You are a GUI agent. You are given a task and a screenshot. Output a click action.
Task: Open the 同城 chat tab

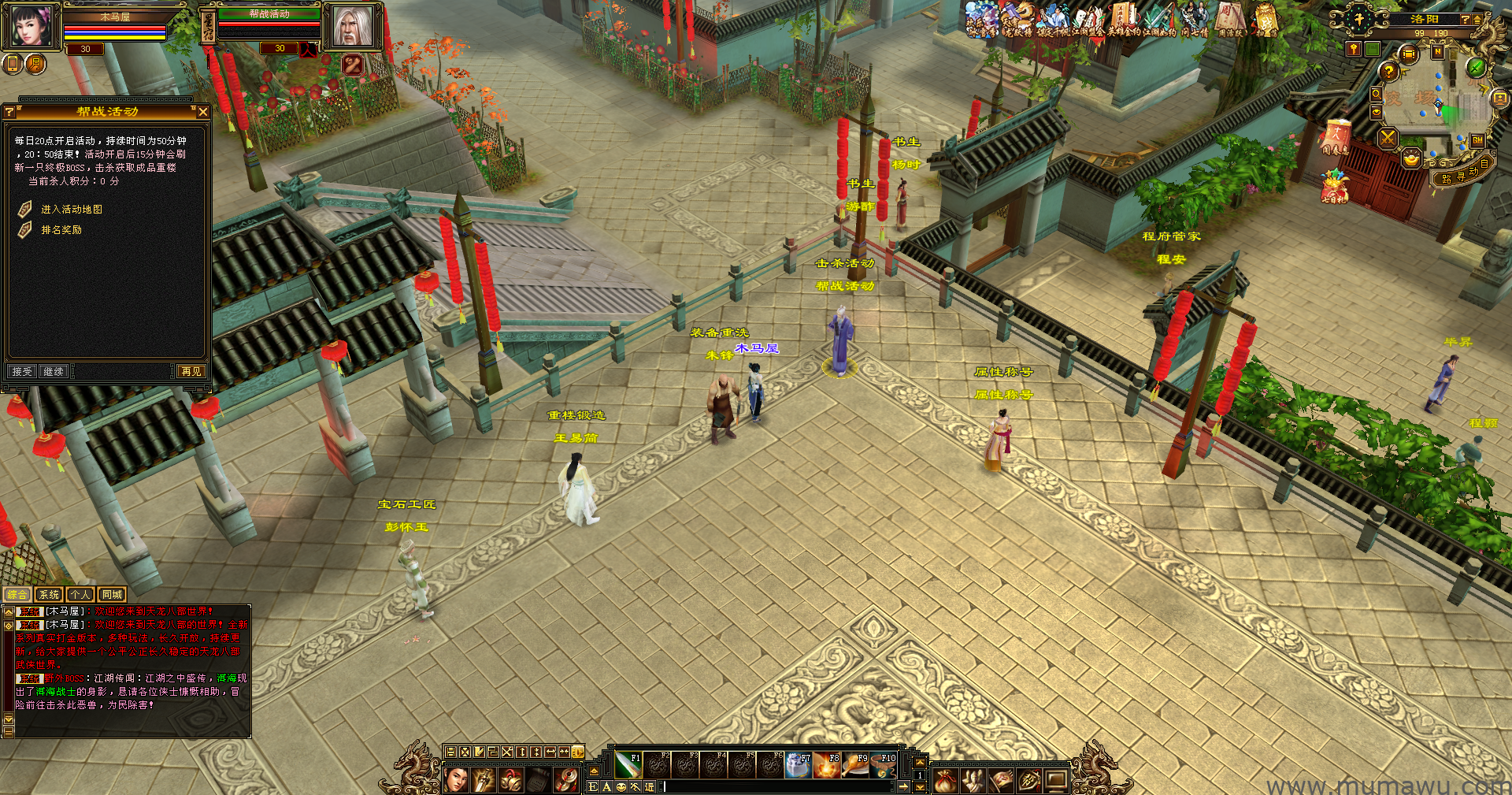click(x=112, y=595)
